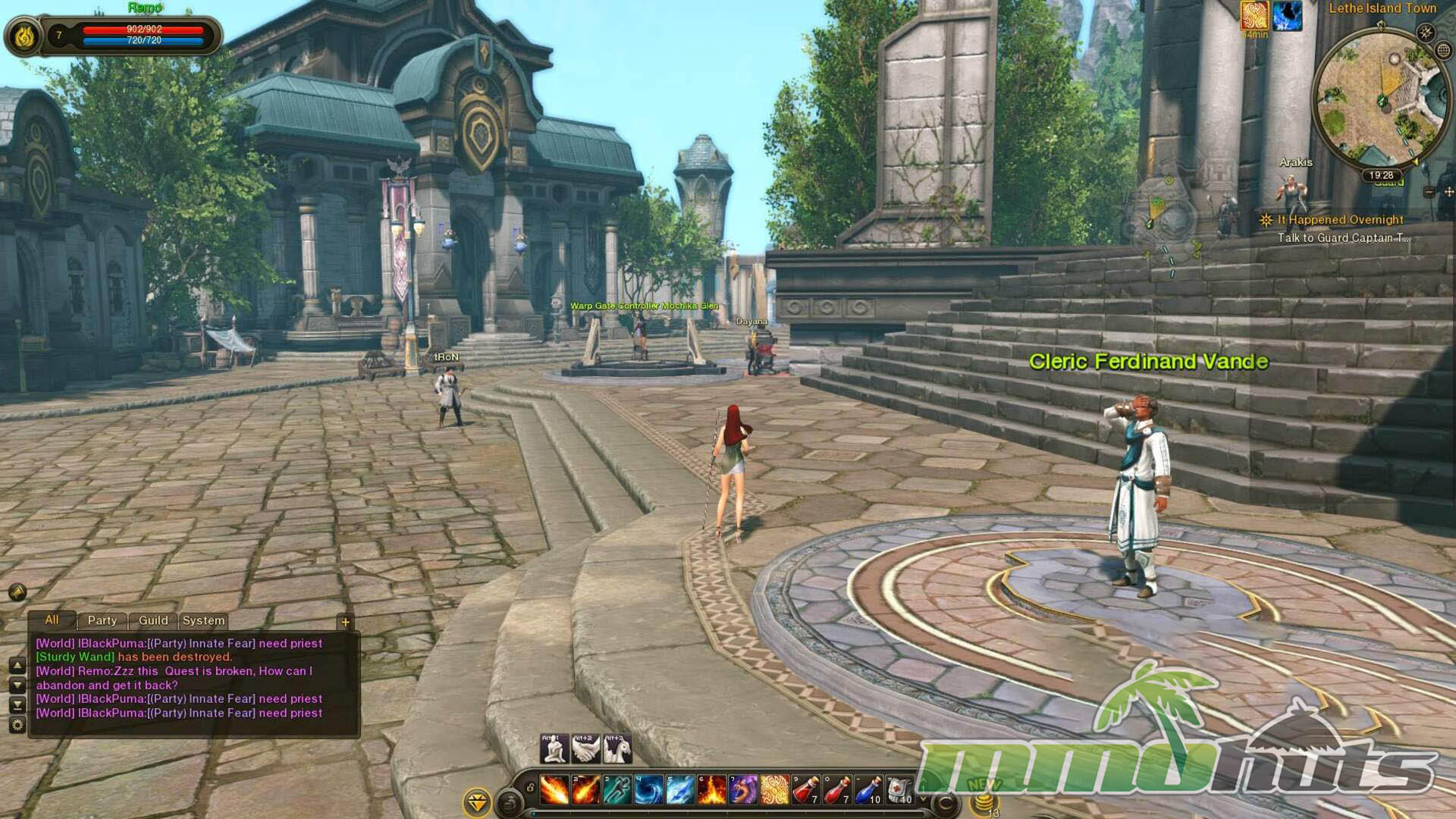Screen dimensions: 1456x819
Task: Click the Lethe Island Town minimap
Action: (x=1380, y=99)
